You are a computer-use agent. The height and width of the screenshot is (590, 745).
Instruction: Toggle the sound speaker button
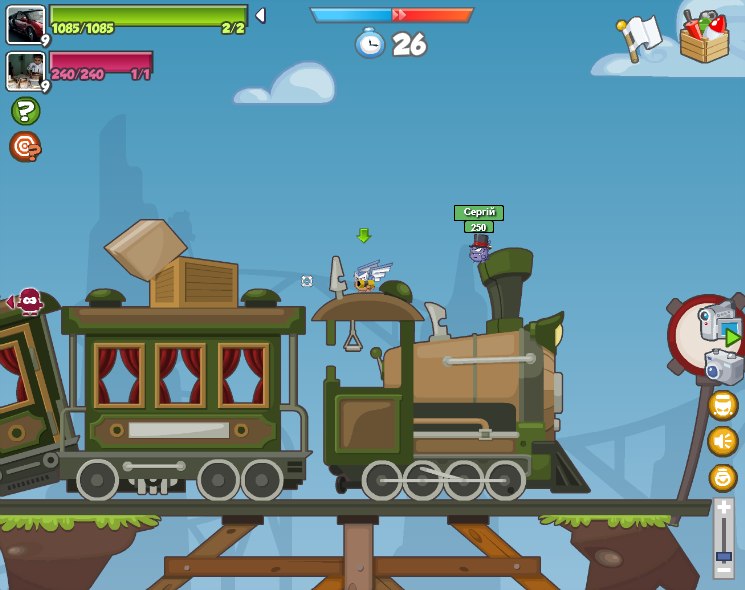pos(722,441)
